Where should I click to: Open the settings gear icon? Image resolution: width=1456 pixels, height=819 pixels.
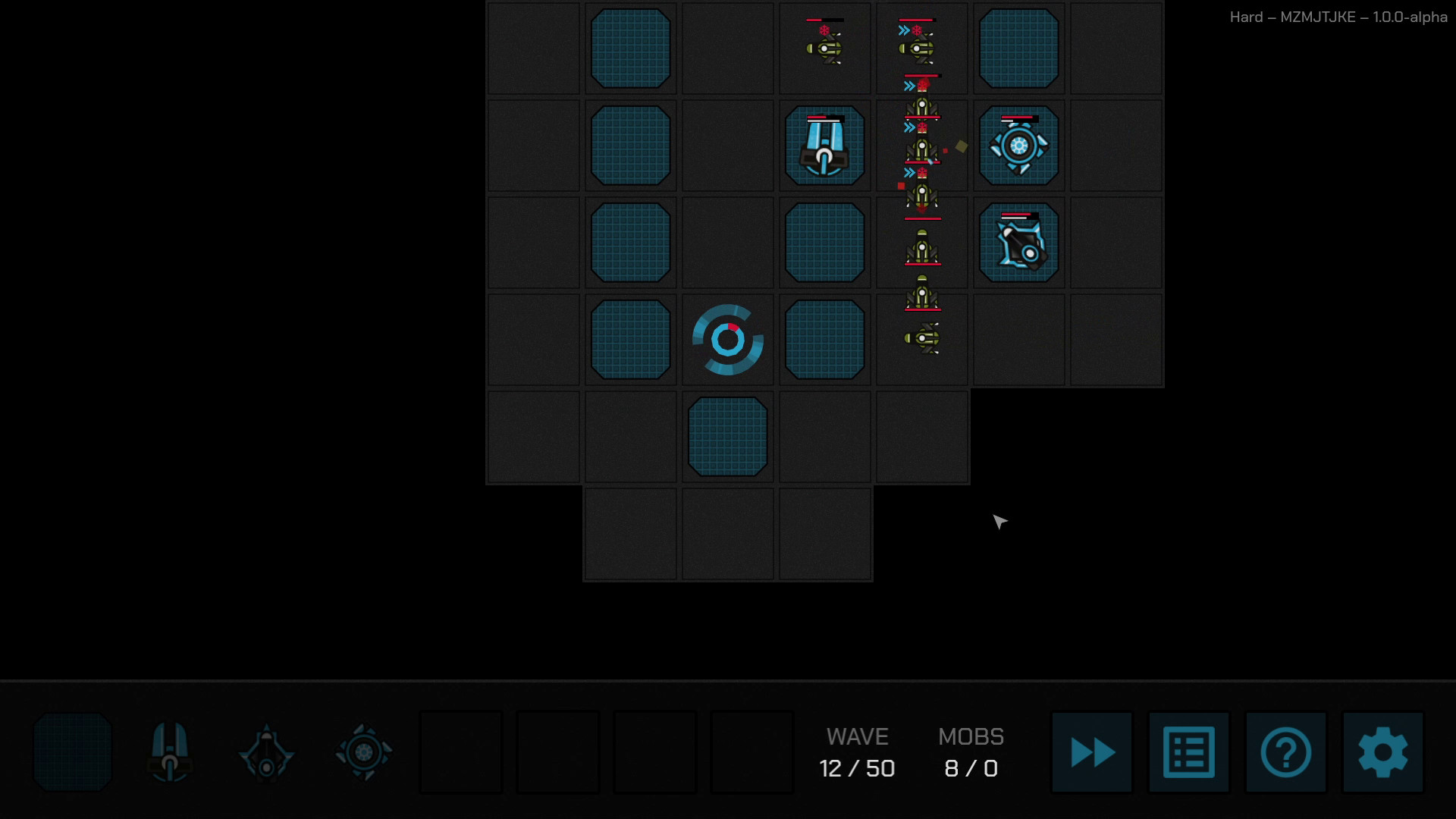tap(1382, 752)
